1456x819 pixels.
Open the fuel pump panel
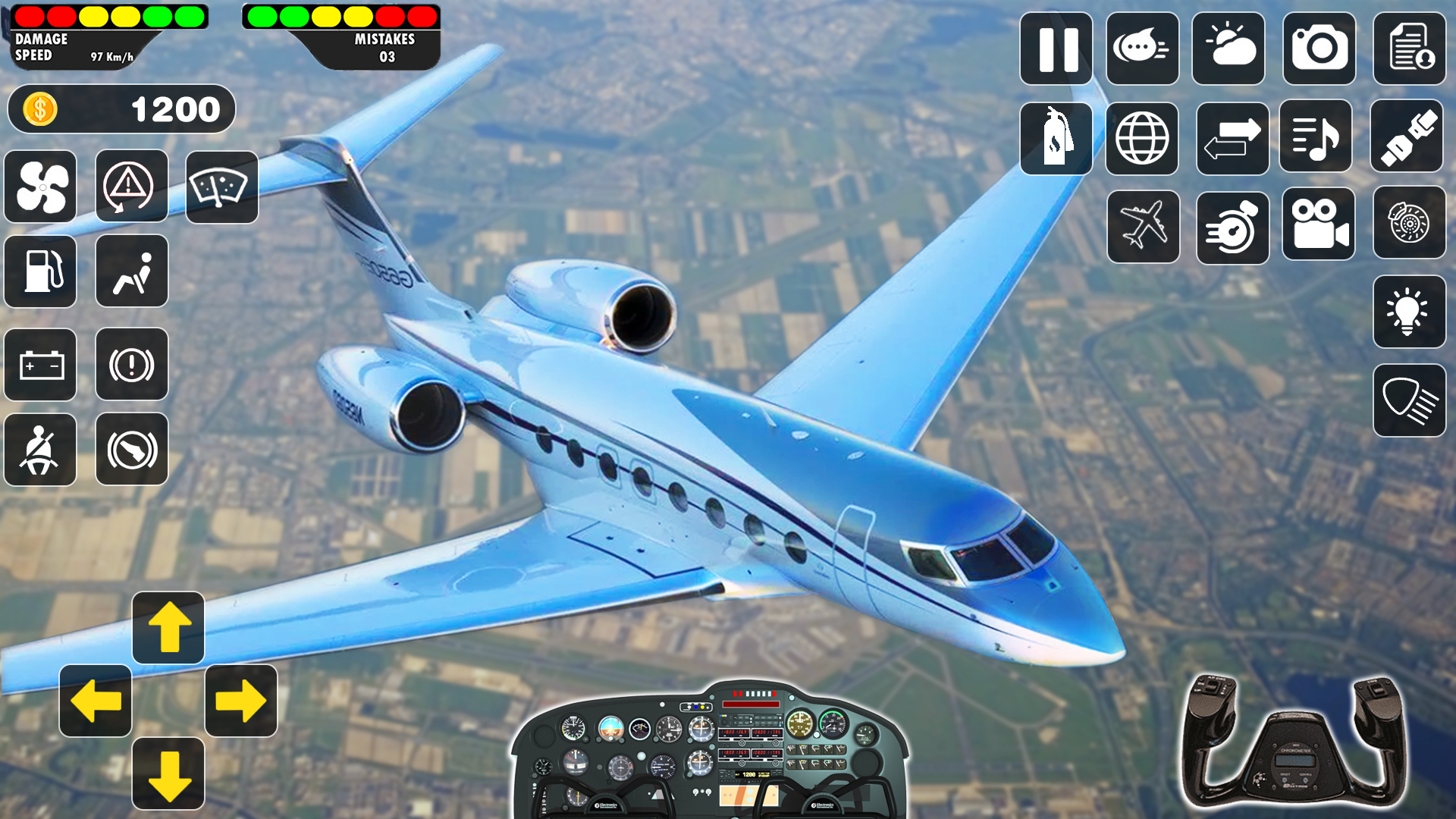pos(39,271)
